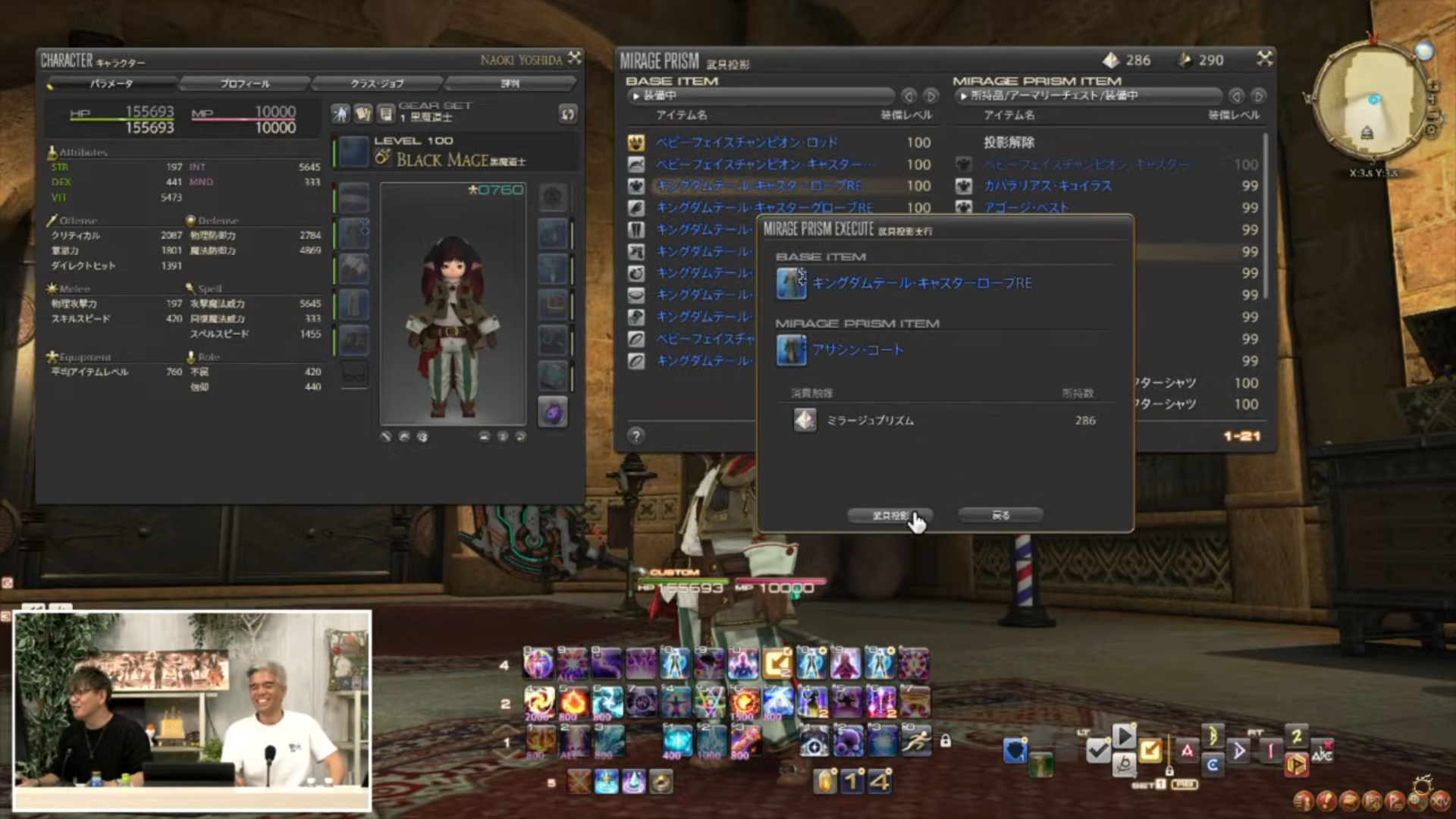Click the アサシン・コート item thumbnail
This screenshot has height=819, width=1456.
pyautogui.click(x=791, y=350)
